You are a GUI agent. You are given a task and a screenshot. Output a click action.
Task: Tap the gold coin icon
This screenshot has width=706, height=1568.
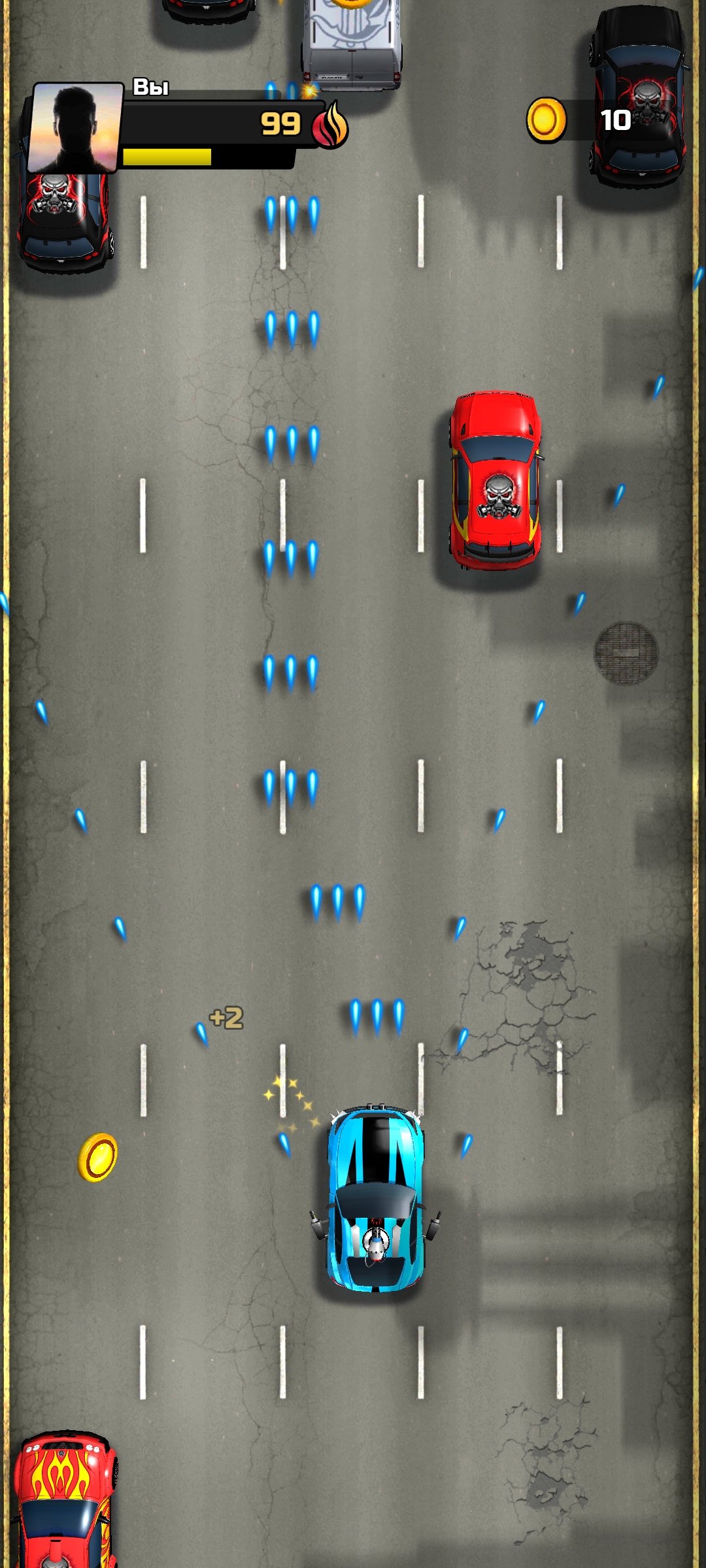[546, 120]
